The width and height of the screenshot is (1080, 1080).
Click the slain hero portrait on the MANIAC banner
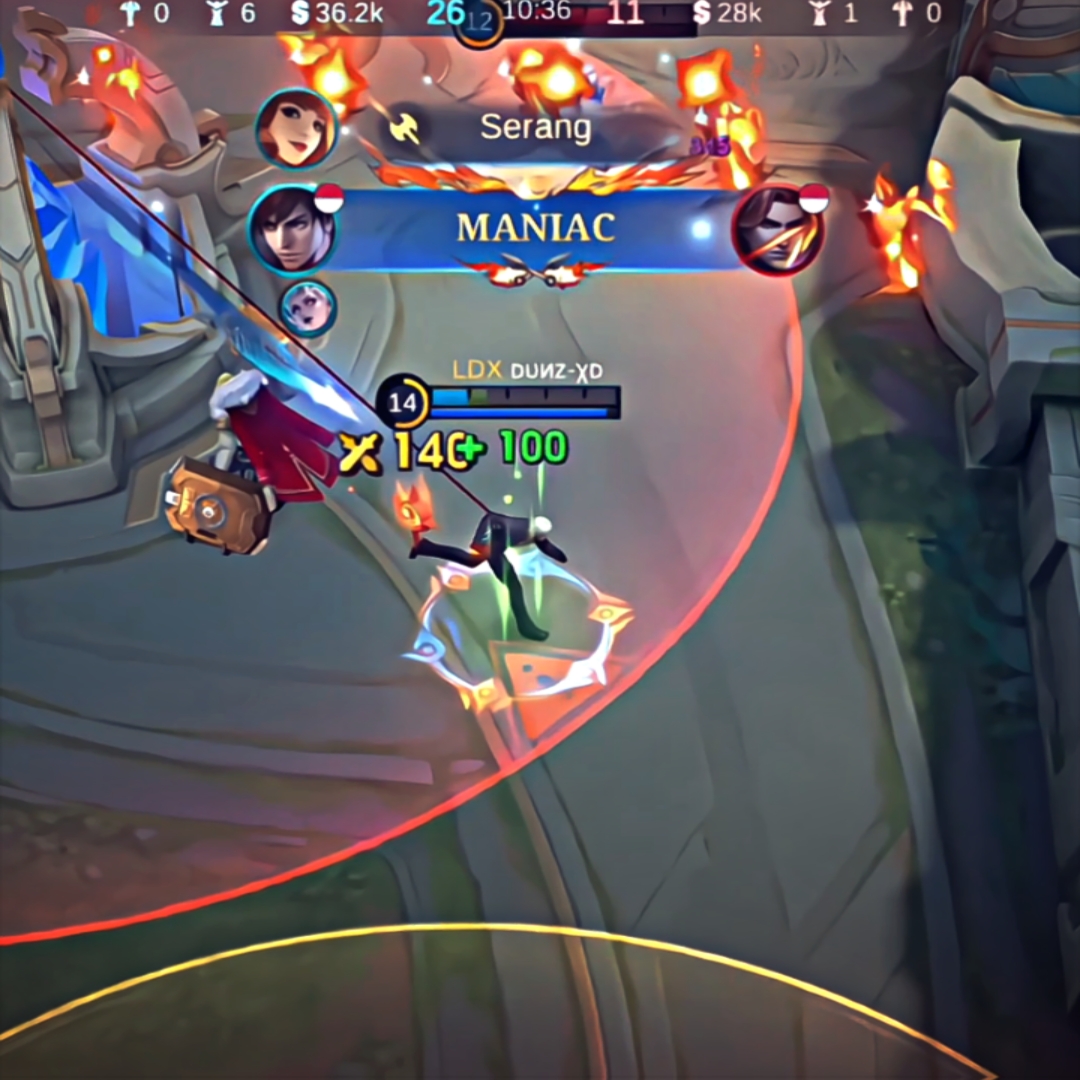[x=778, y=230]
